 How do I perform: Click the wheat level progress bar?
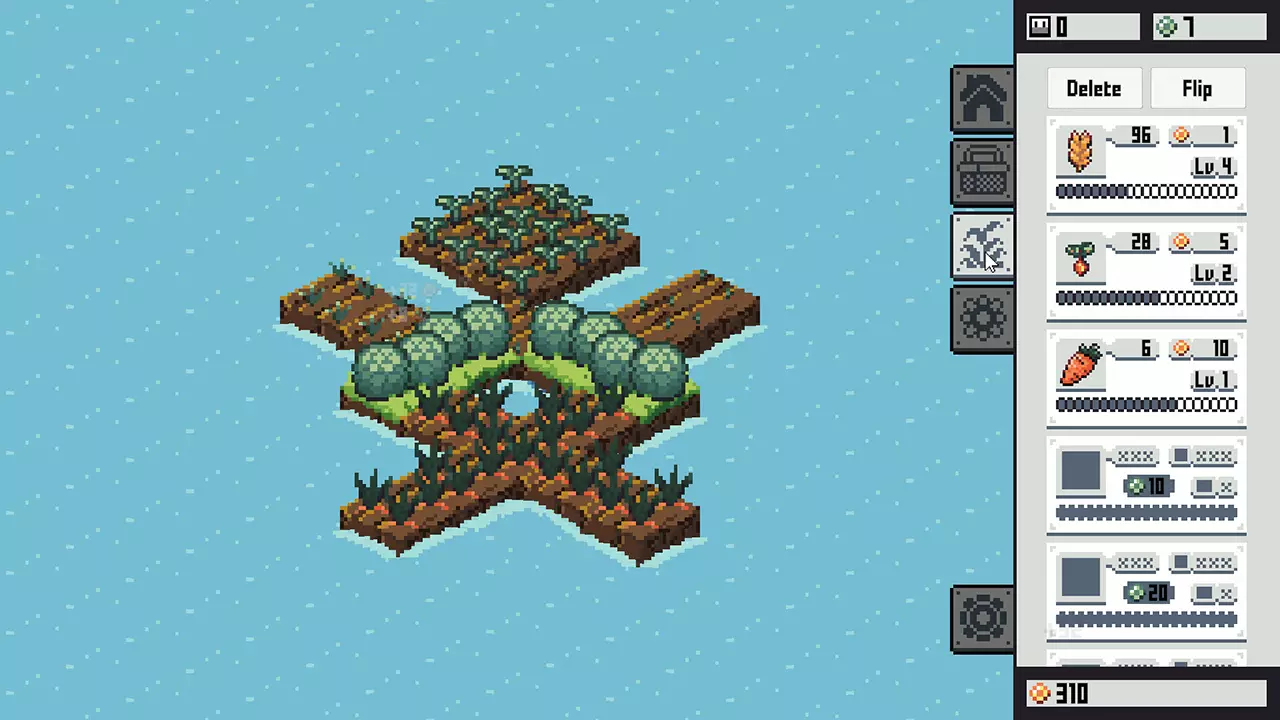(x=1146, y=191)
